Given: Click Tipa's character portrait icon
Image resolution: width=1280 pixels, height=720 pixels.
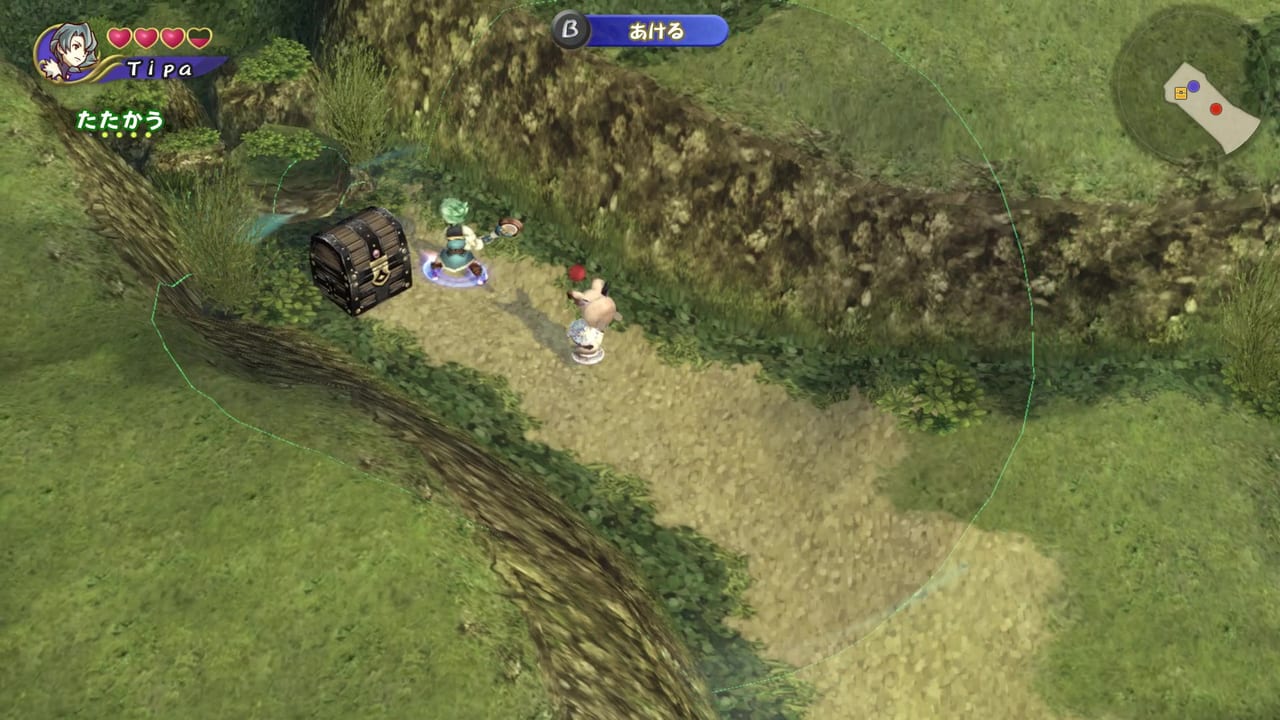Looking at the screenshot, I should (70, 52).
